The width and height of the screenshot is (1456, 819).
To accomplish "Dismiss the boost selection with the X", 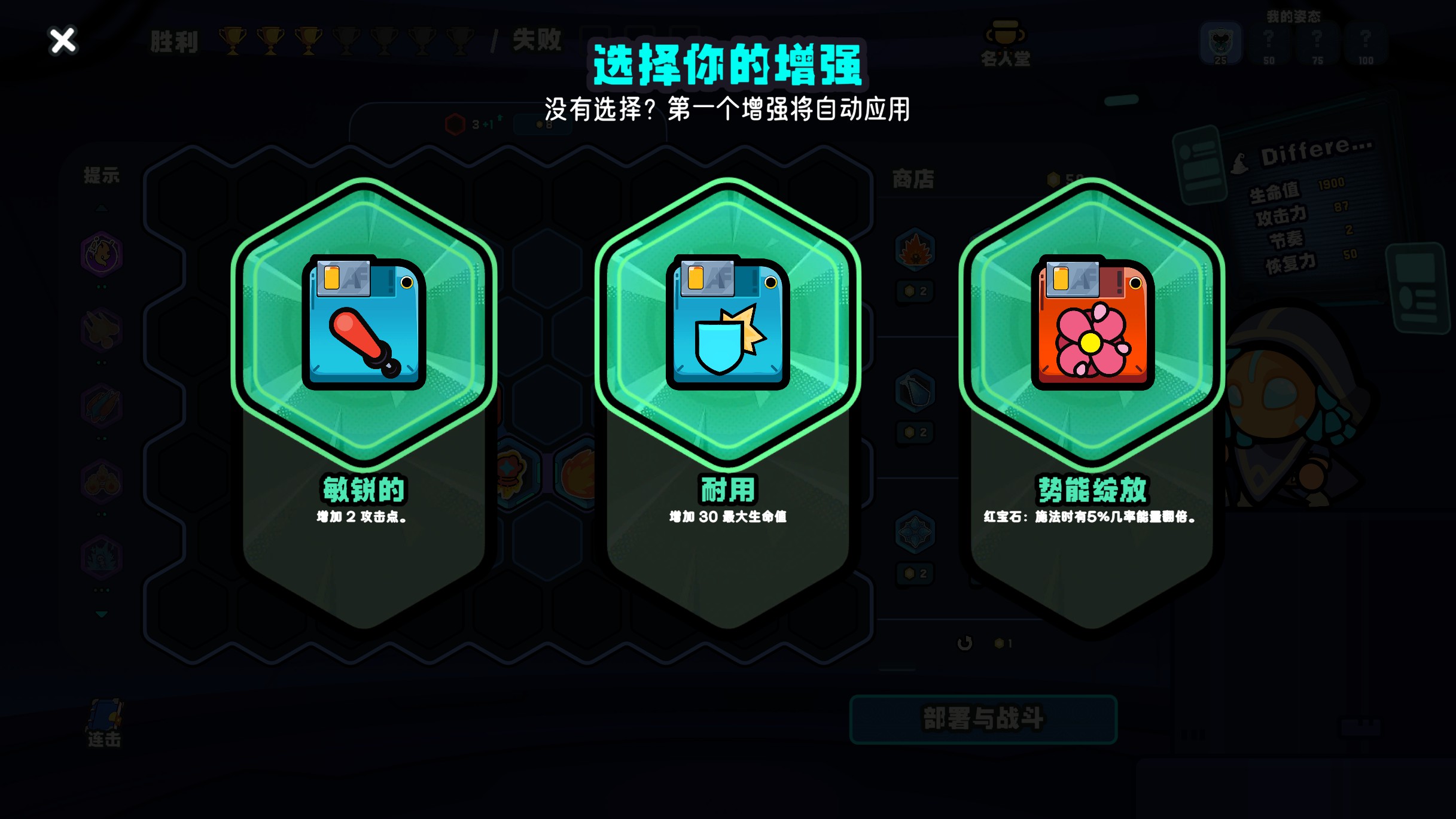I will [x=62, y=41].
